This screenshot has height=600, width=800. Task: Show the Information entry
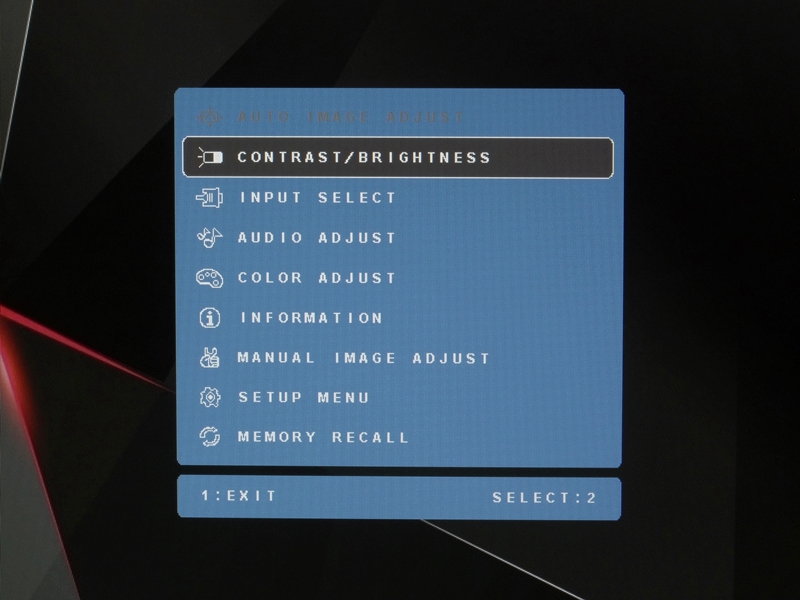tap(311, 318)
